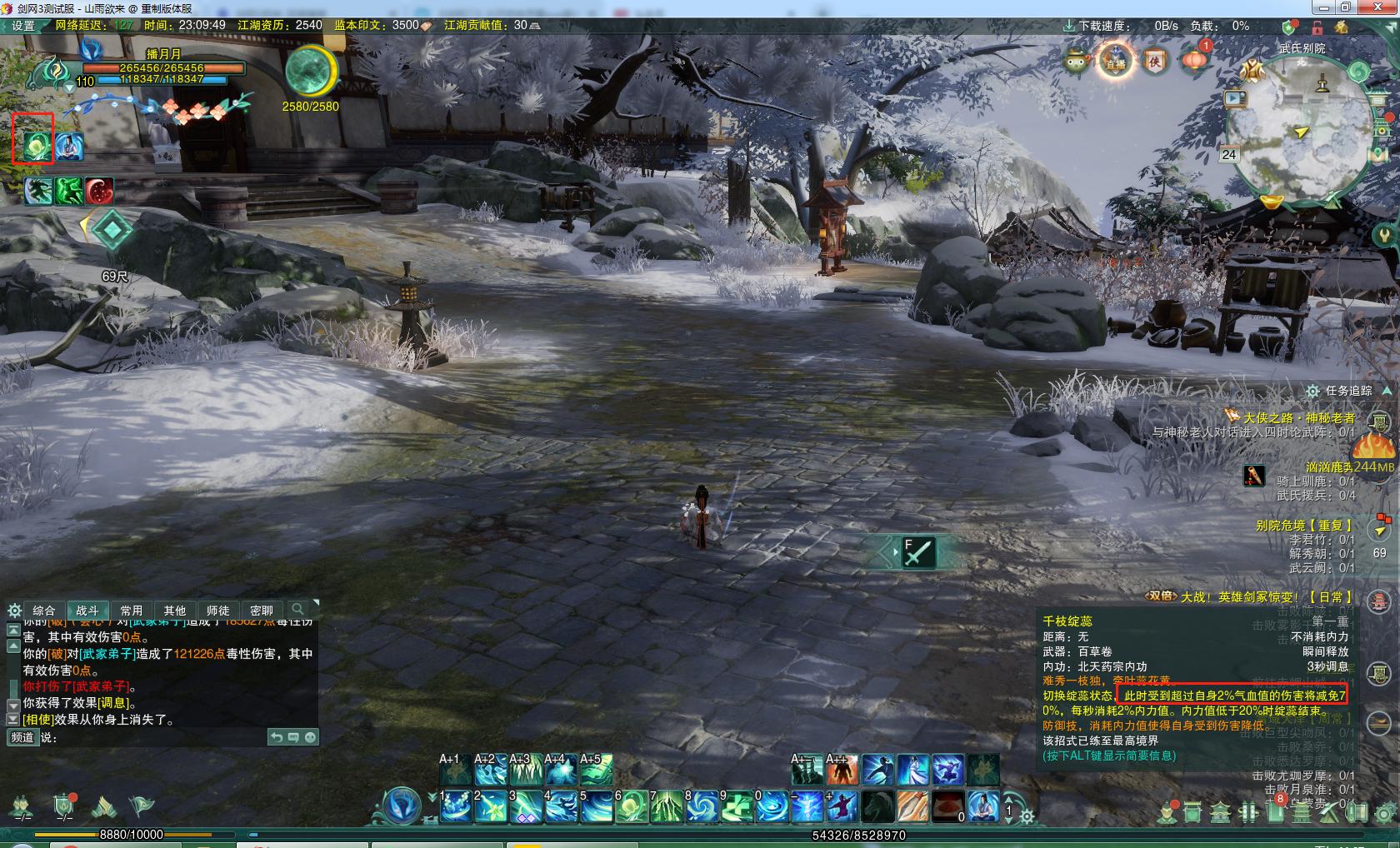Click the 频道 channel selector button
The image size is (1400, 848).
[x=22, y=737]
